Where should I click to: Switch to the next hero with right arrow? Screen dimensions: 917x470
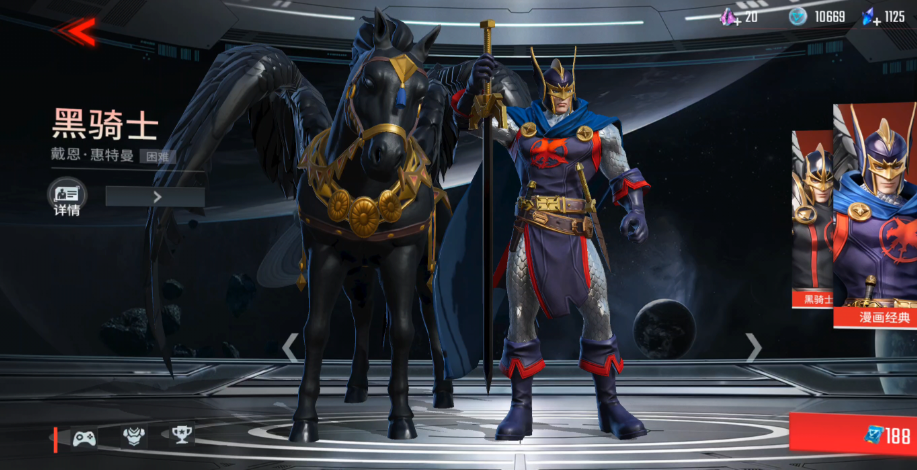(754, 348)
